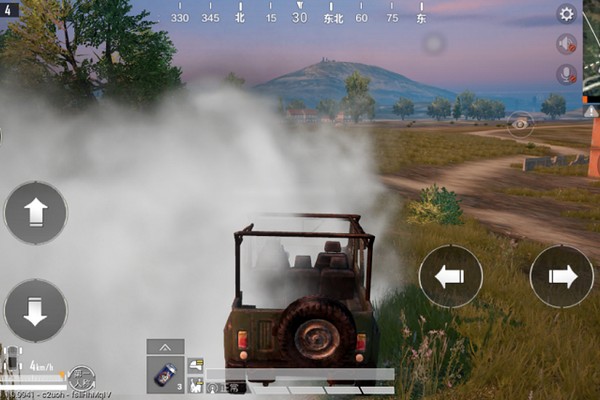This screenshot has height=400, width=600.
Task: Expand the consumables list with the caret
Action: pyautogui.click(x=165, y=346)
